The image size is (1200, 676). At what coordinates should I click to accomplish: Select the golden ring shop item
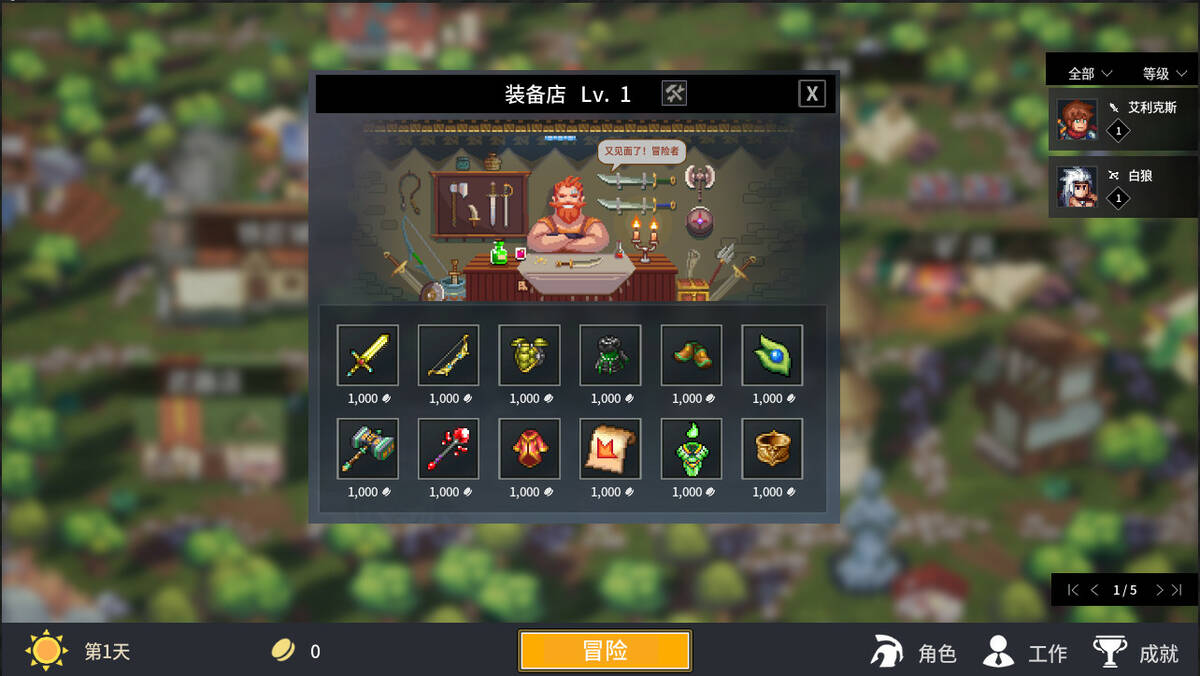(772, 449)
